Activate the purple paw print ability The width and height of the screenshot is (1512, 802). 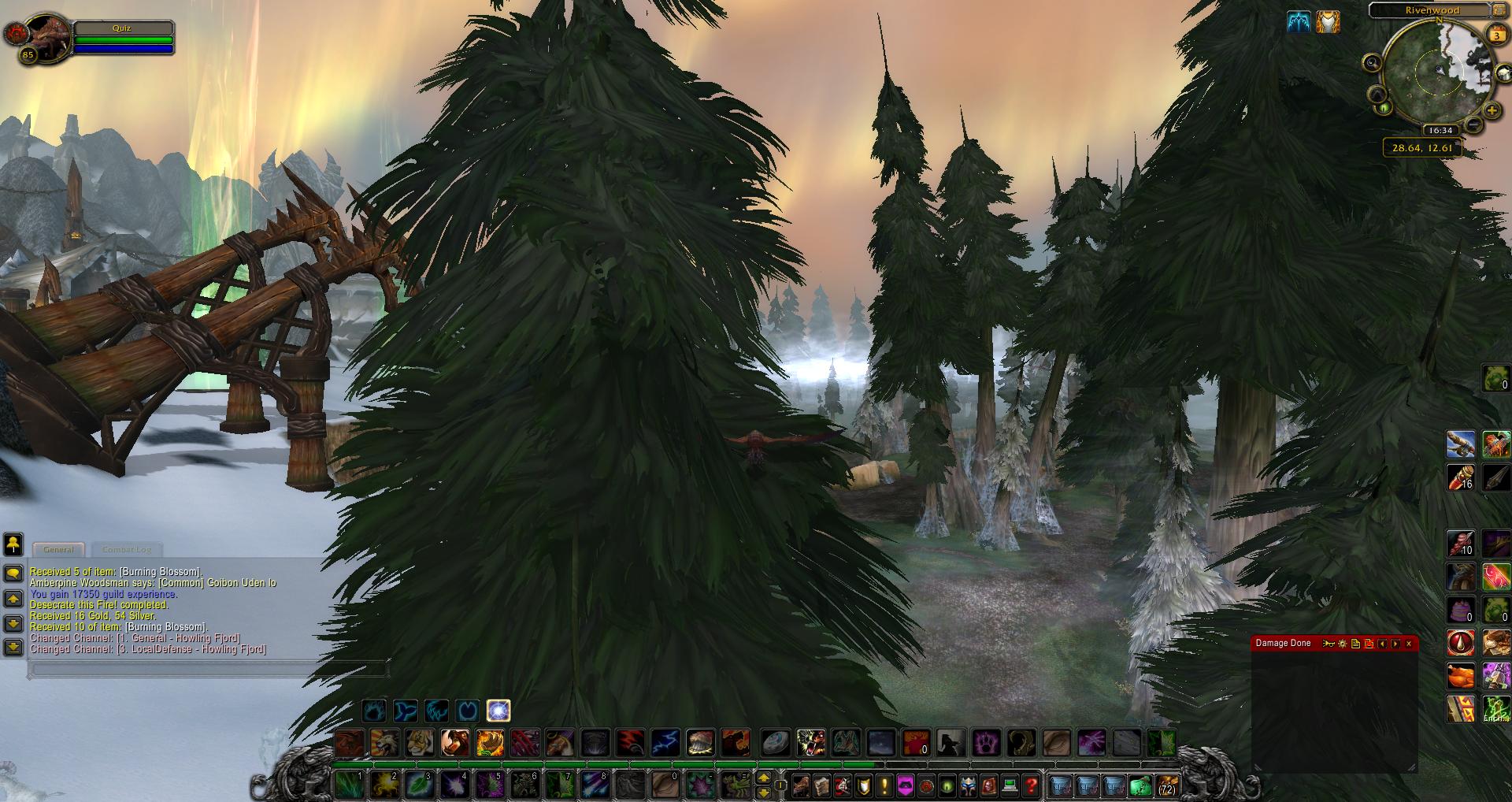(x=986, y=742)
